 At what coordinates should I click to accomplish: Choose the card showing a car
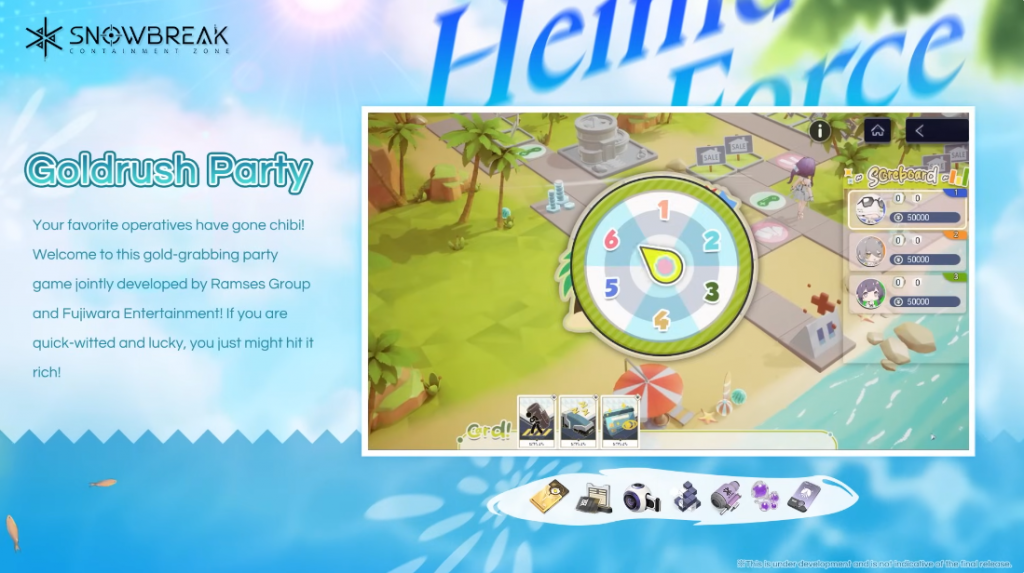point(579,421)
